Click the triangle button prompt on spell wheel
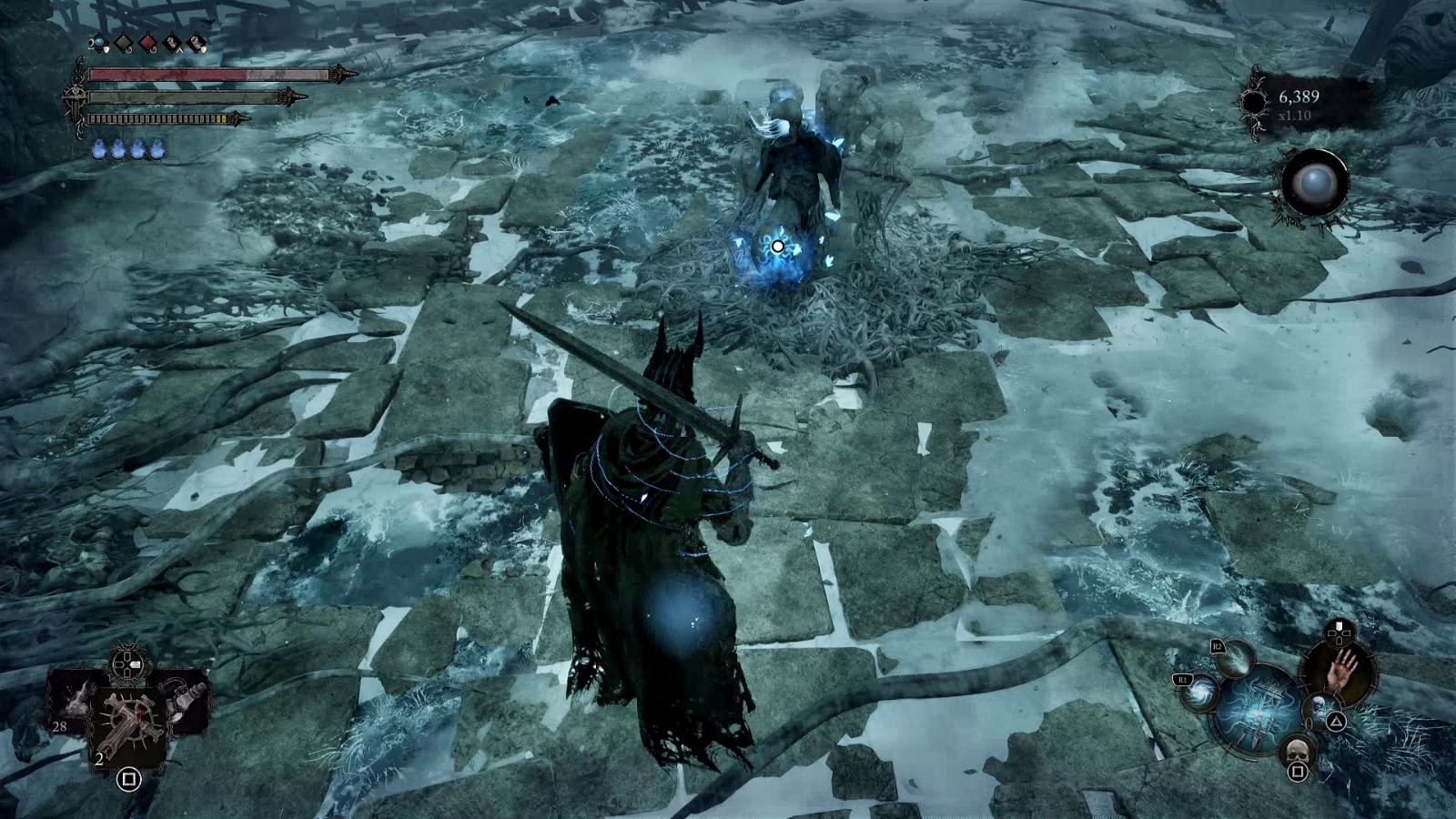 1337,721
